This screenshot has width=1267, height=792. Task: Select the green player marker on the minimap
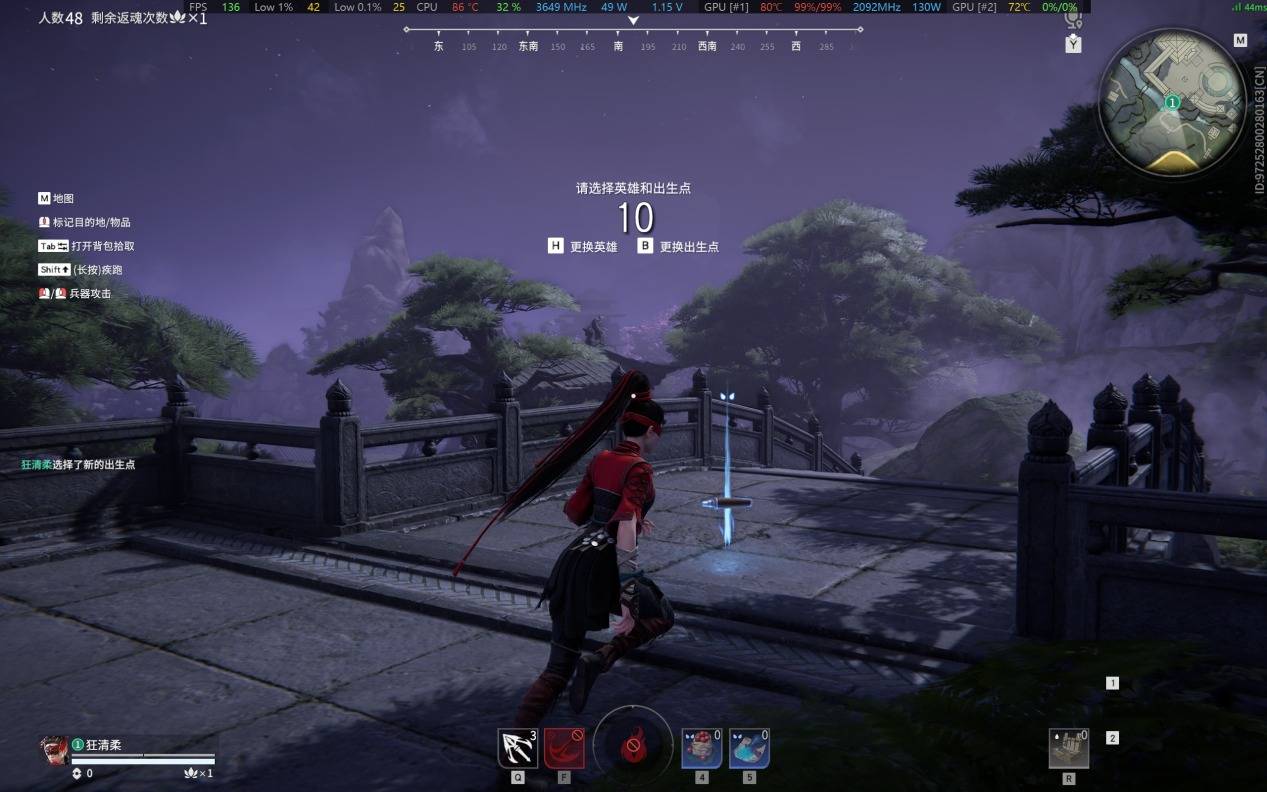click(1172, 102)
